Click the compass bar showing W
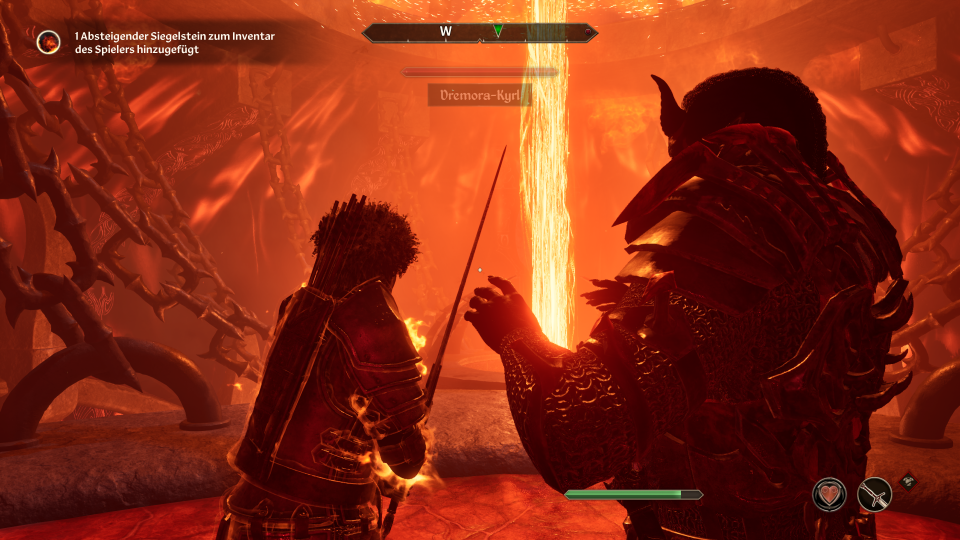 [480, 32]
